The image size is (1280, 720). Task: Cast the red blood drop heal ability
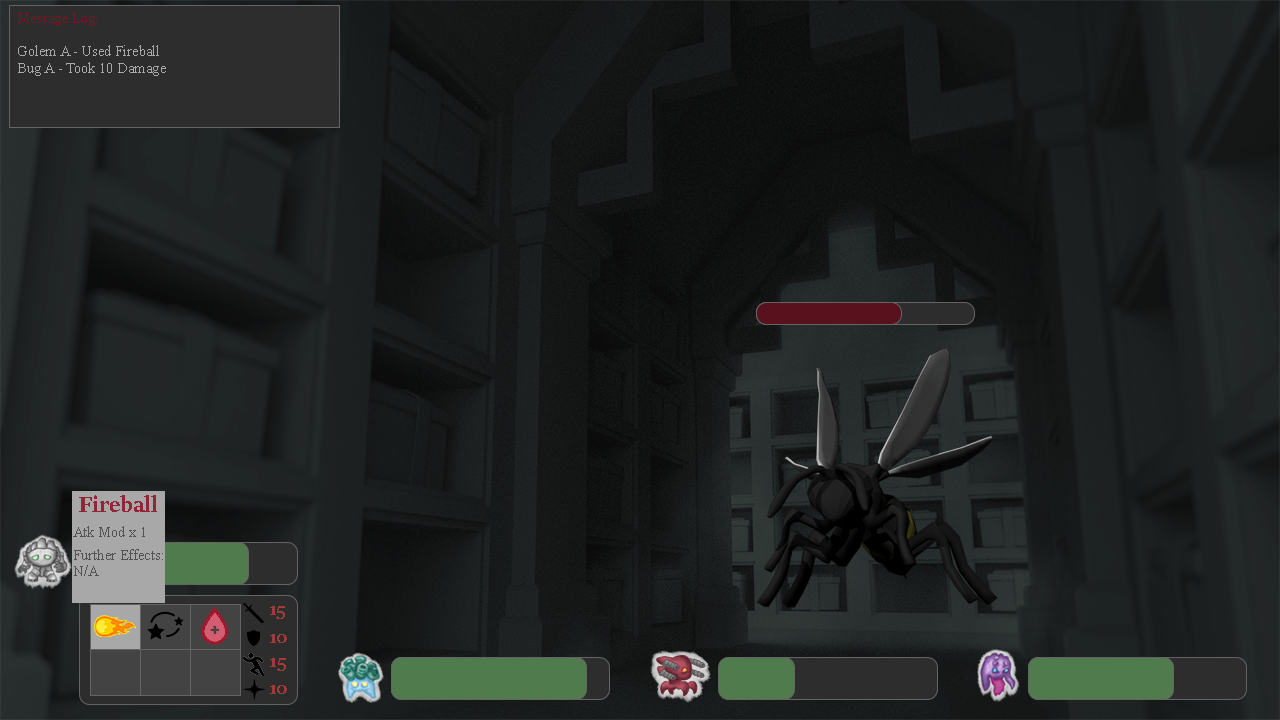click(215, 627)
